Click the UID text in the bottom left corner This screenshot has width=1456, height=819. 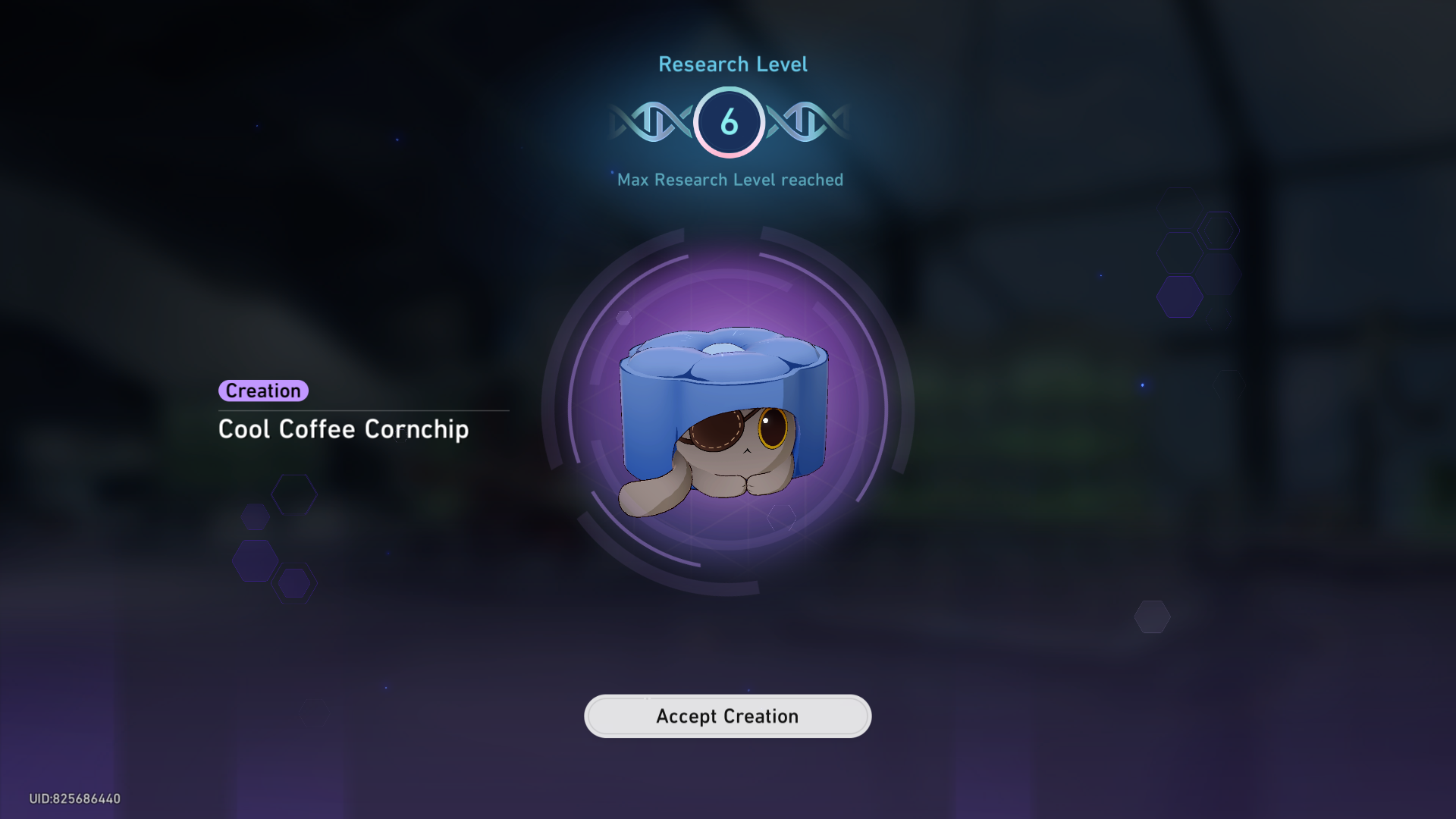(74, 798)
